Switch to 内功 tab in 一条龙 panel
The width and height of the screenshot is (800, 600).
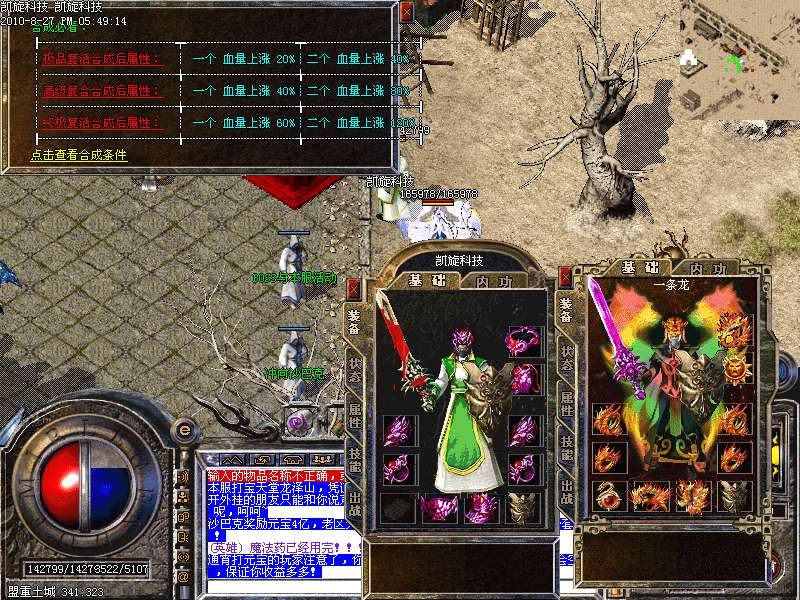pyautogui.click(x=706, y=268)
